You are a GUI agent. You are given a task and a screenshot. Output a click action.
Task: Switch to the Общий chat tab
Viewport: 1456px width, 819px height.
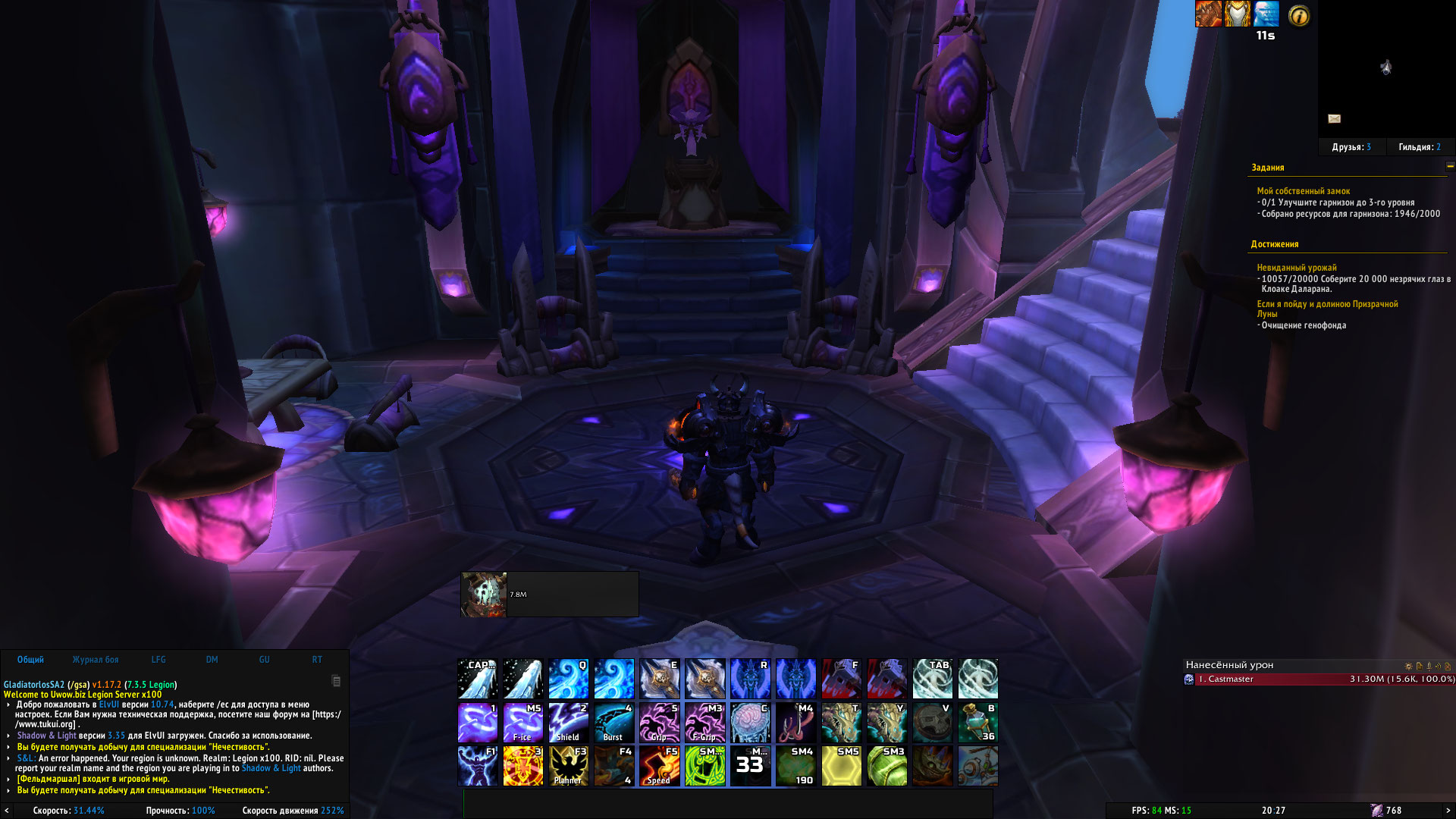pos(30,660)
